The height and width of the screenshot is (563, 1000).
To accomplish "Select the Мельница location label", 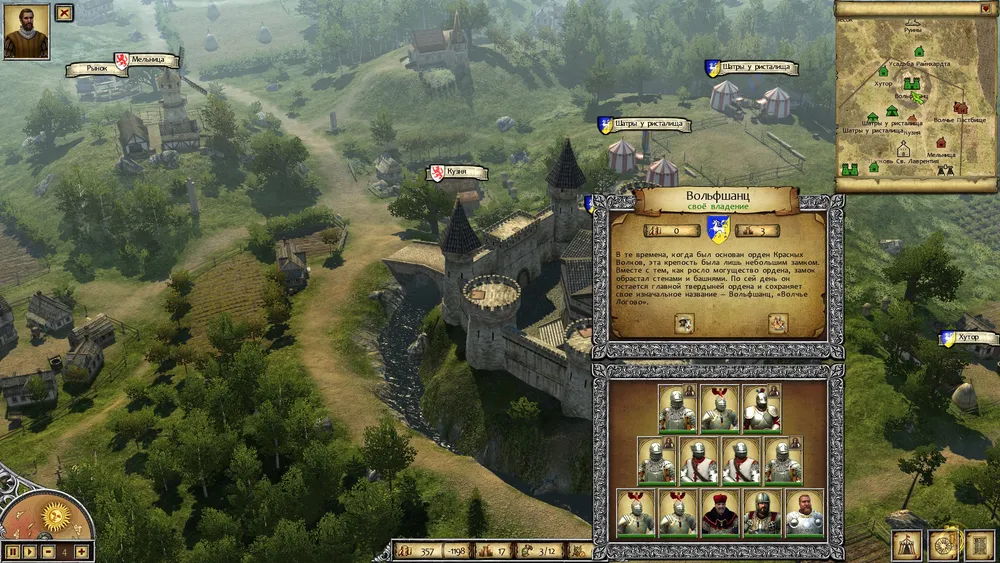I will coord(146,61).
